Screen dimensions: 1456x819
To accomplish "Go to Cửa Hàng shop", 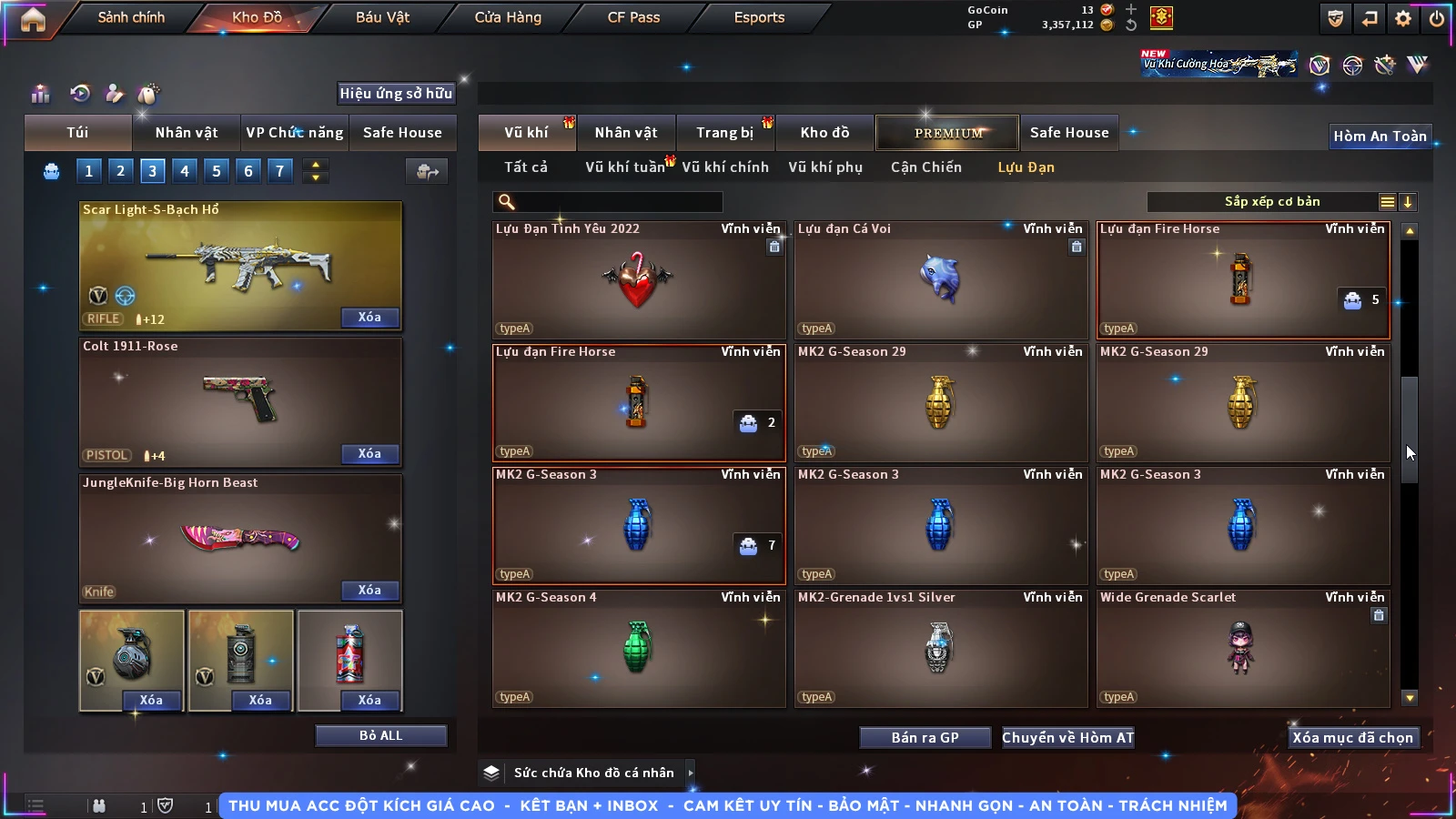I will pyautogui.click(x=508, y=17).
